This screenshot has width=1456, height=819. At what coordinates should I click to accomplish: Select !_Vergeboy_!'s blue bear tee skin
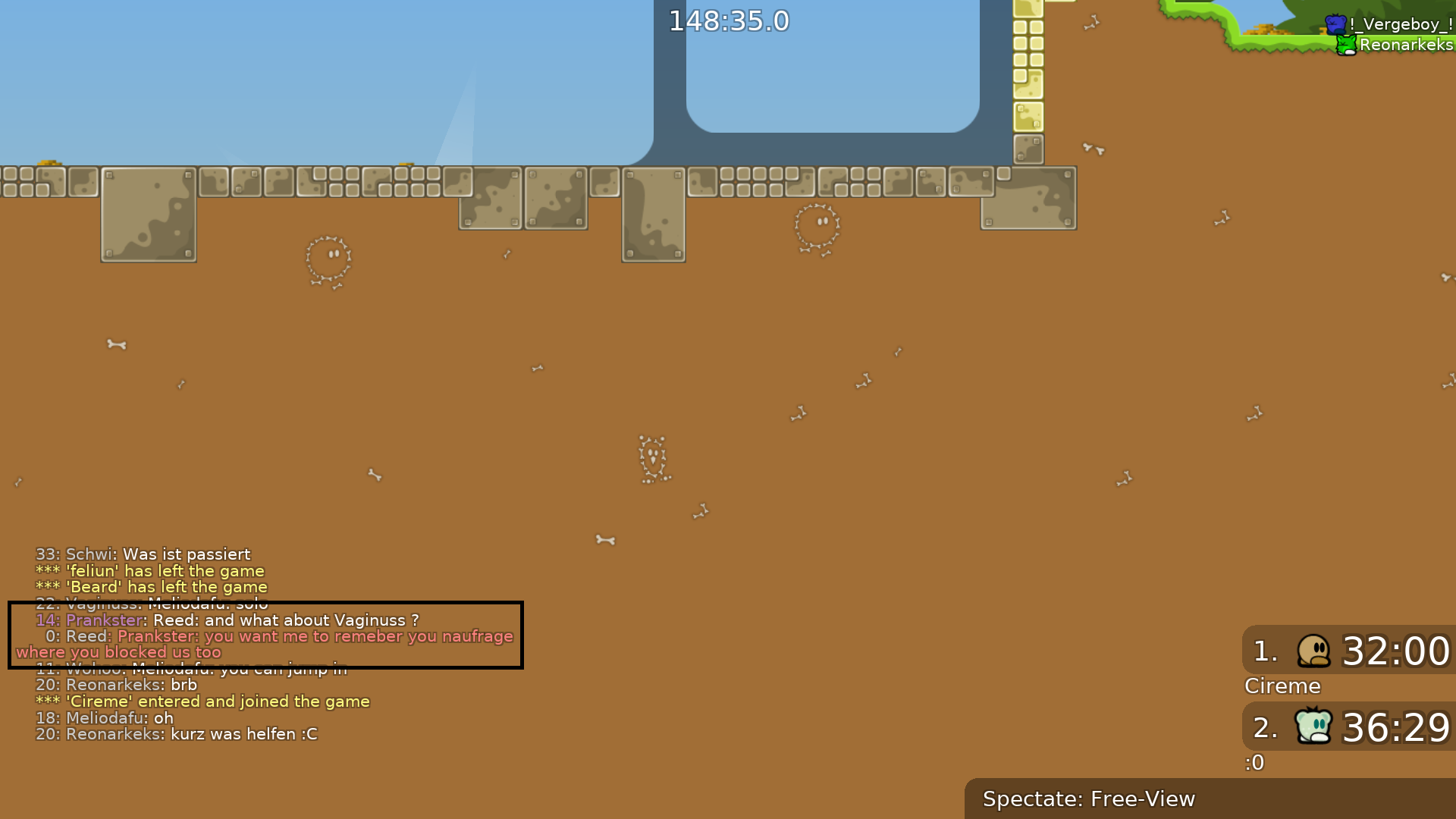coord(1336,24)
